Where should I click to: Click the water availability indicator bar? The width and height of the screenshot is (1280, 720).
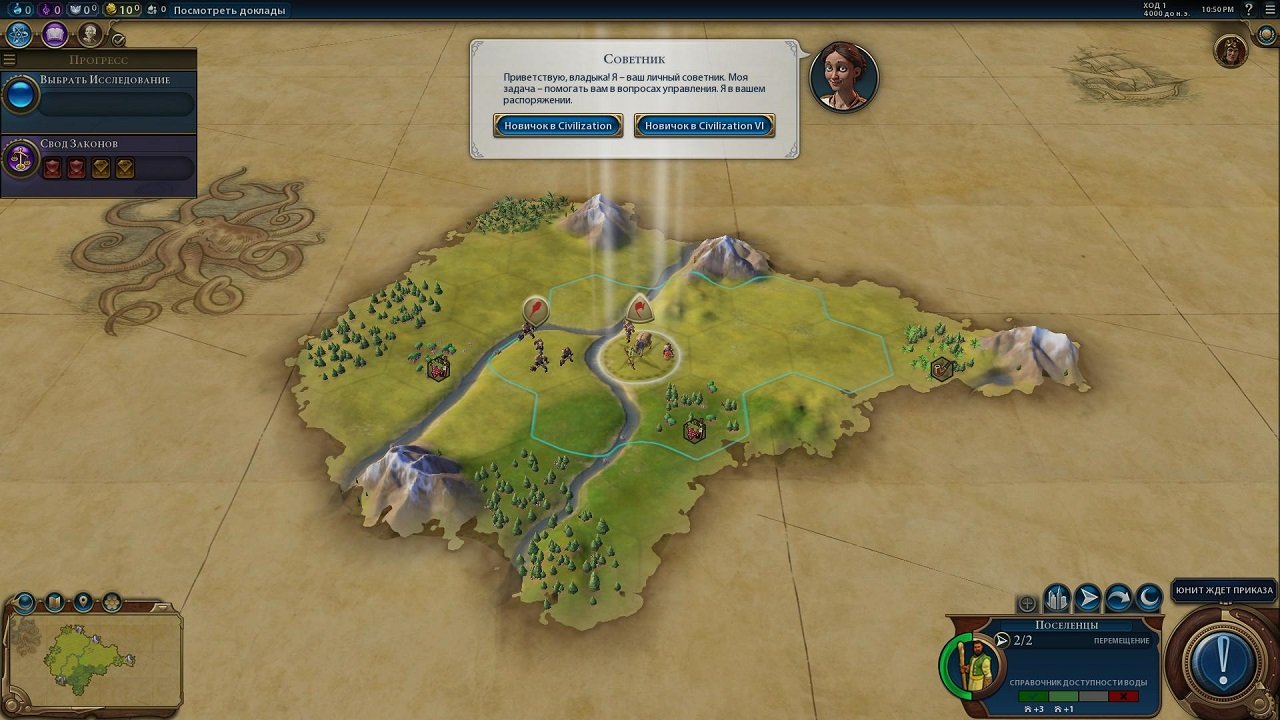(1078, 697)
